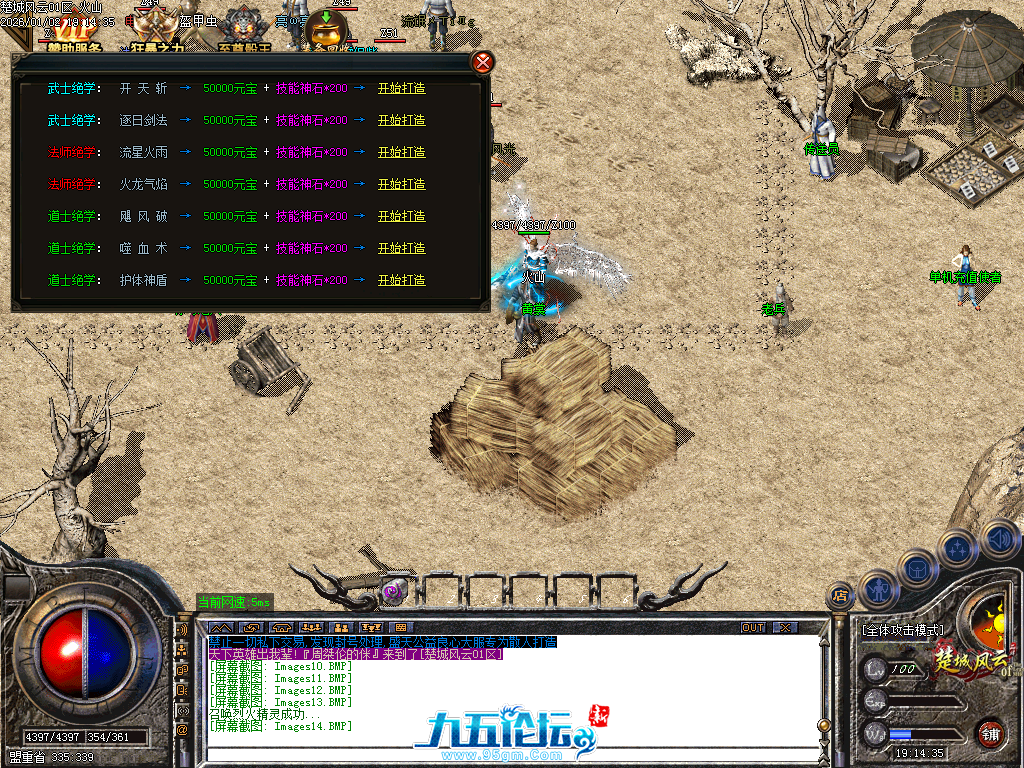This screenshot has height=768, width=1024.
Task: Open the golden pot equipment recycle icon
Action: point(327,30)
